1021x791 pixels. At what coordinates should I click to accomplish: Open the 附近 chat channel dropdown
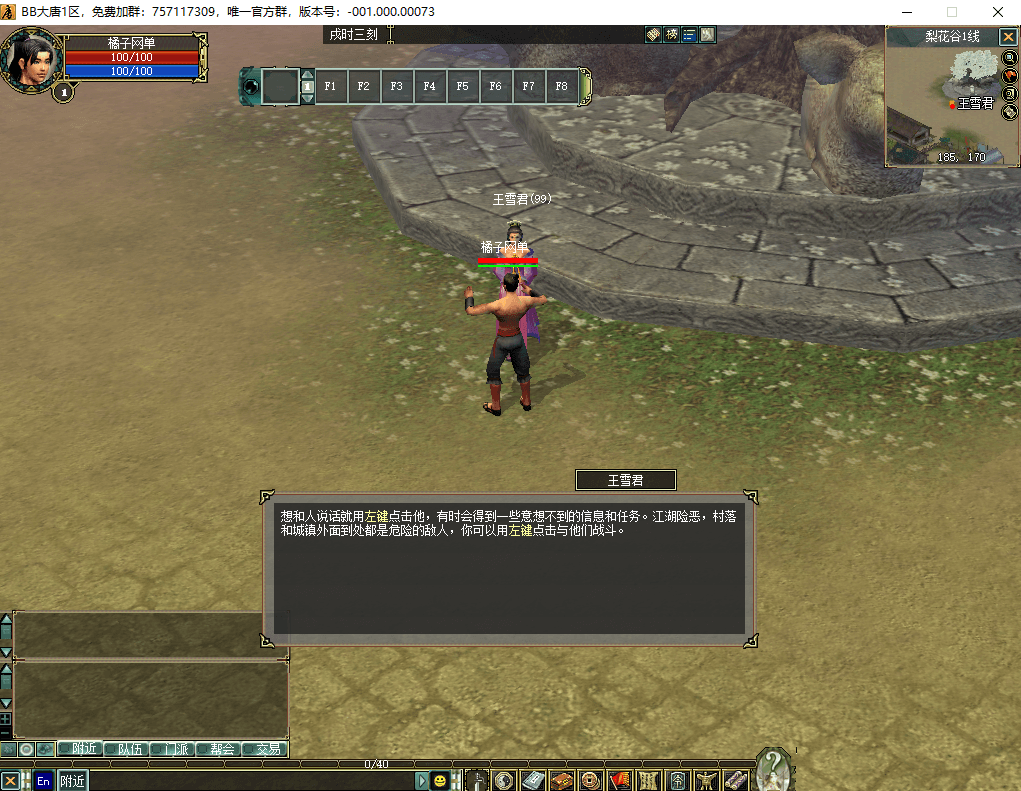point(72,781)
